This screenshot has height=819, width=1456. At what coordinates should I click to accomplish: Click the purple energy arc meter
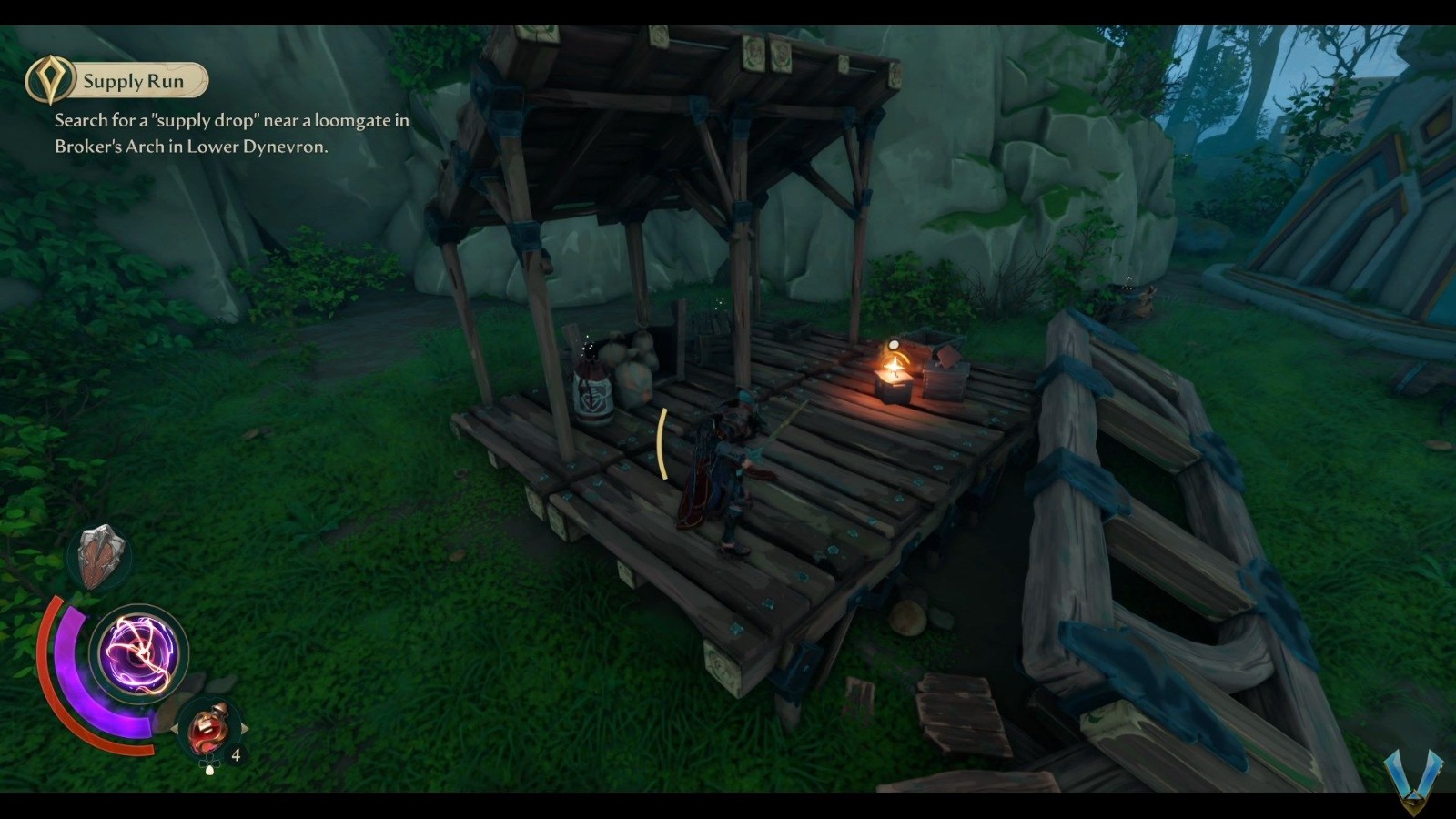(x=66, y=655)
